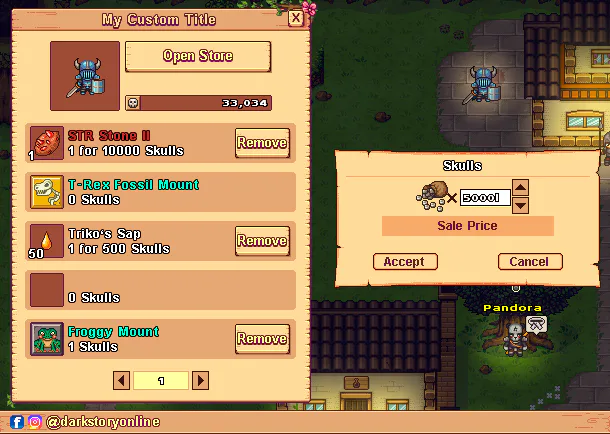Click the store title text field
The image size is (610, 434).
point(160,19)
